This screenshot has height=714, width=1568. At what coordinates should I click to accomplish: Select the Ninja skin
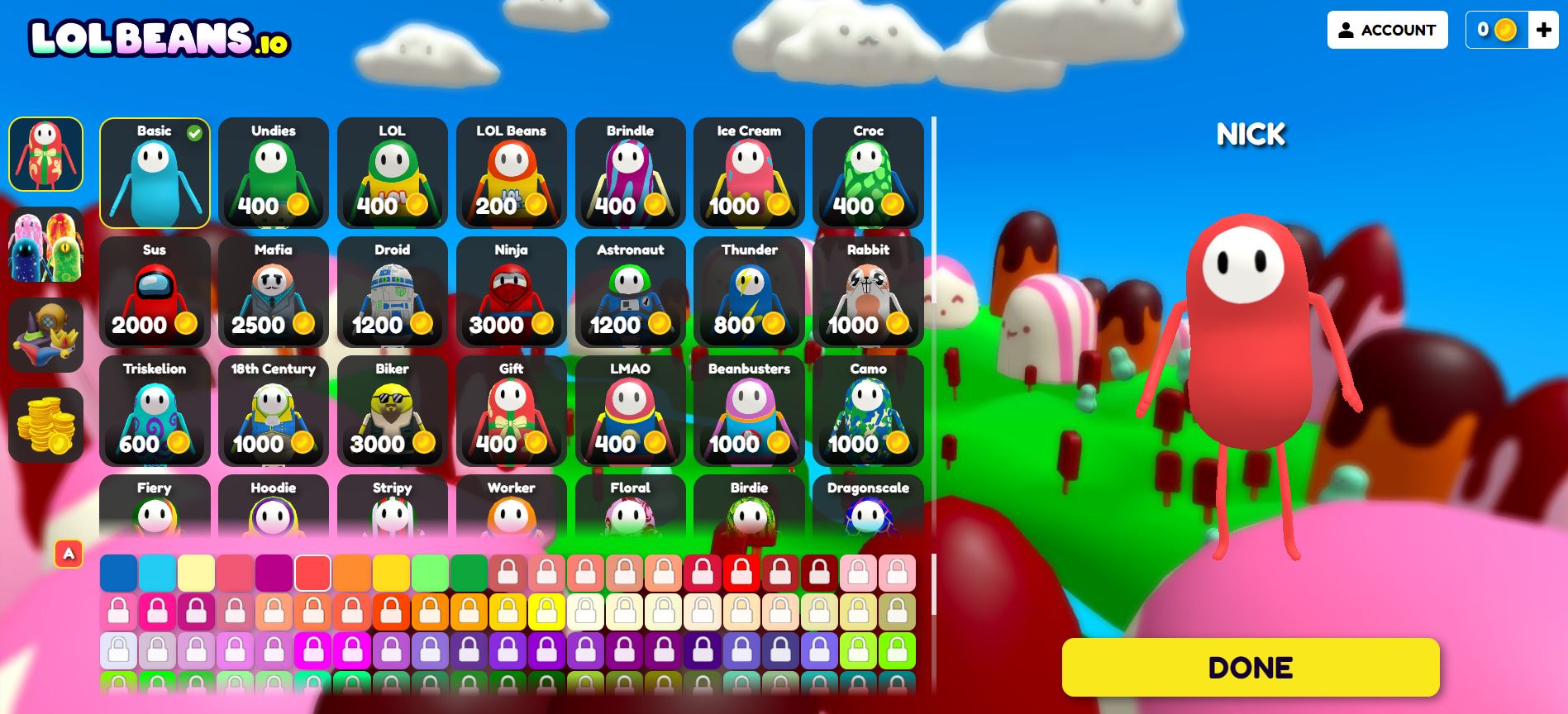pyautogui.click(x=511, y=293)
